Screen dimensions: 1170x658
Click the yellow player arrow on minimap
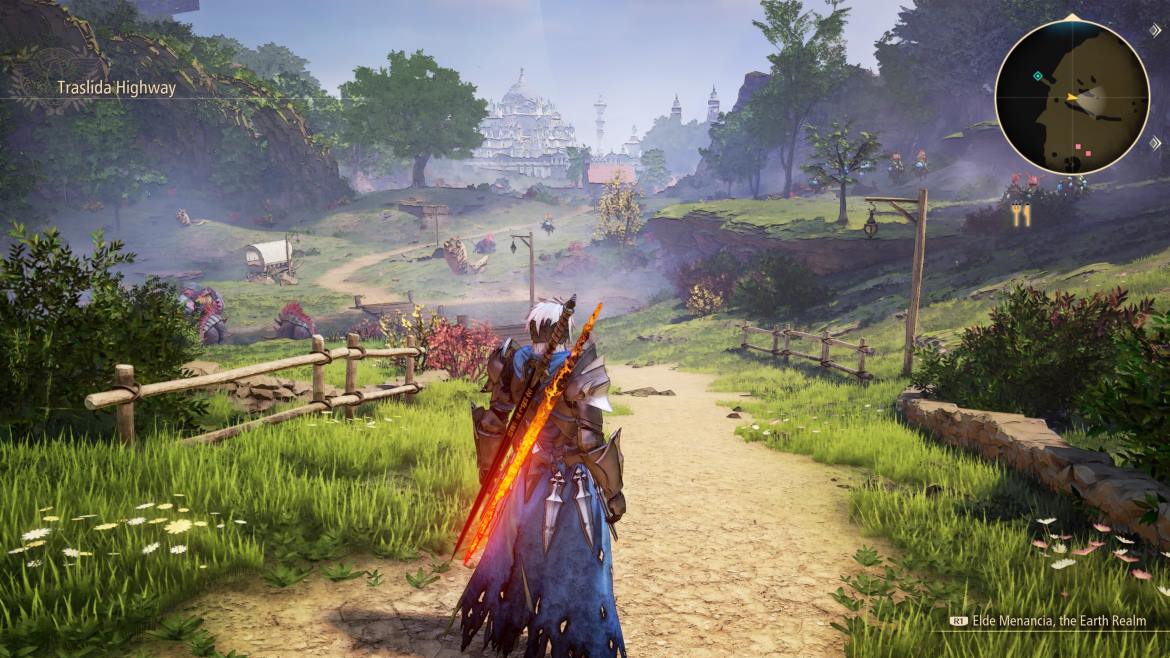[1072, 97]
